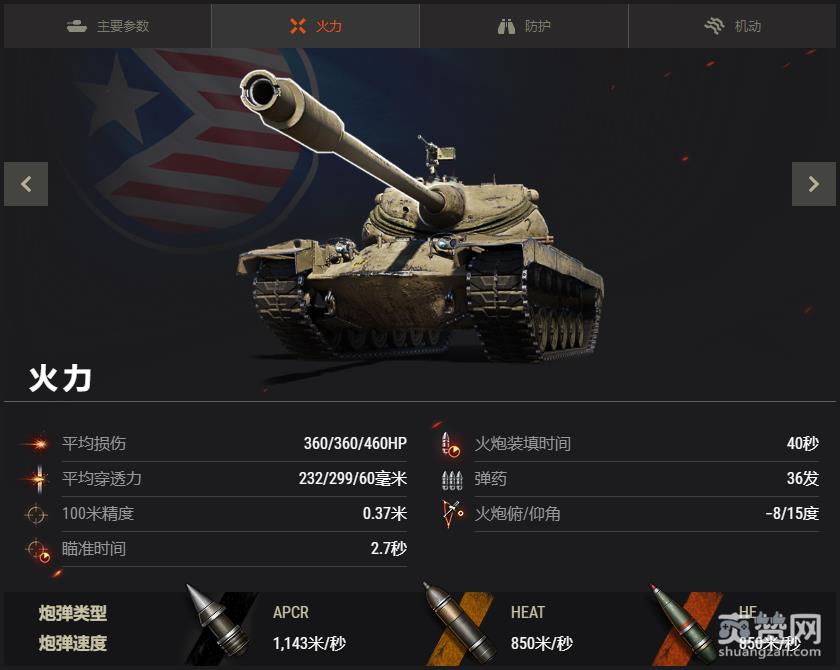Screen dimensions: 840x670
Task: Switch to the 防护 tab
Action: pos(524,26)
